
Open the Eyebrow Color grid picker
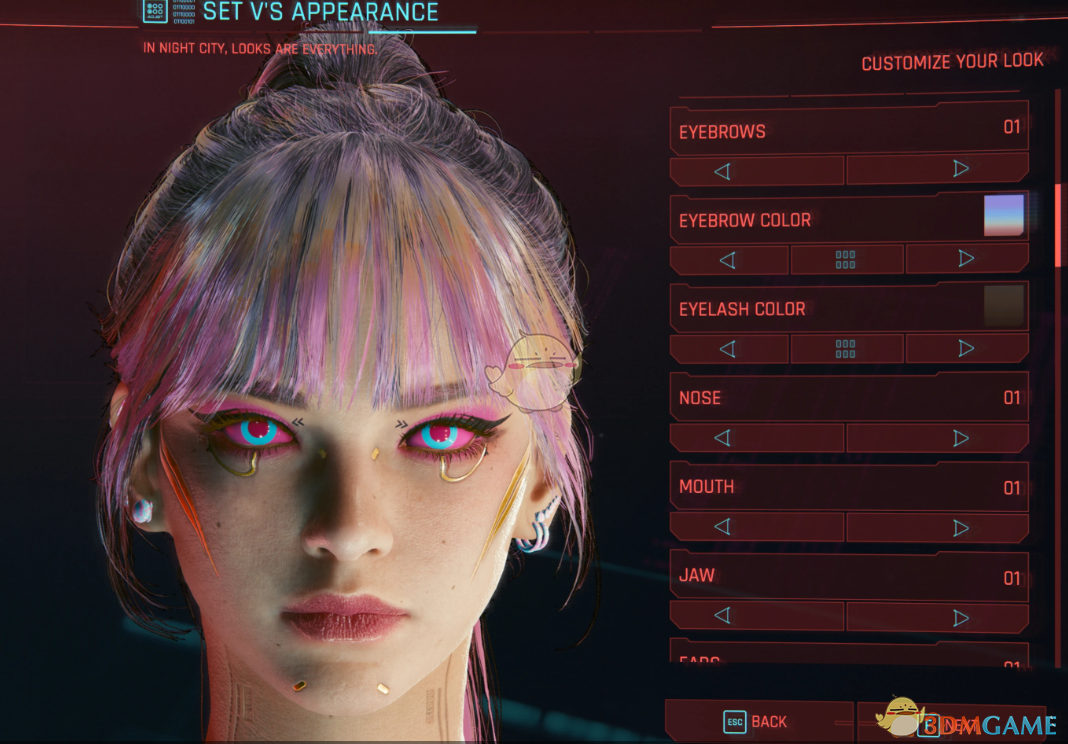tap(846, 259)
